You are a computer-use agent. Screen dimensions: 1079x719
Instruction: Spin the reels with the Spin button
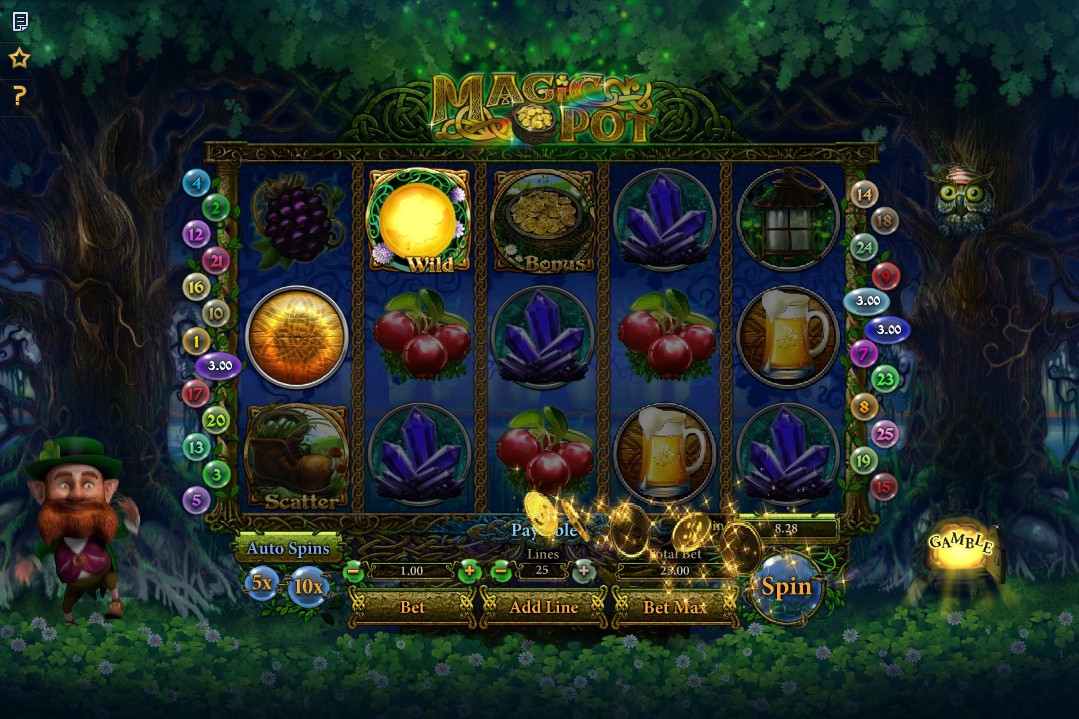click(786, 587)
